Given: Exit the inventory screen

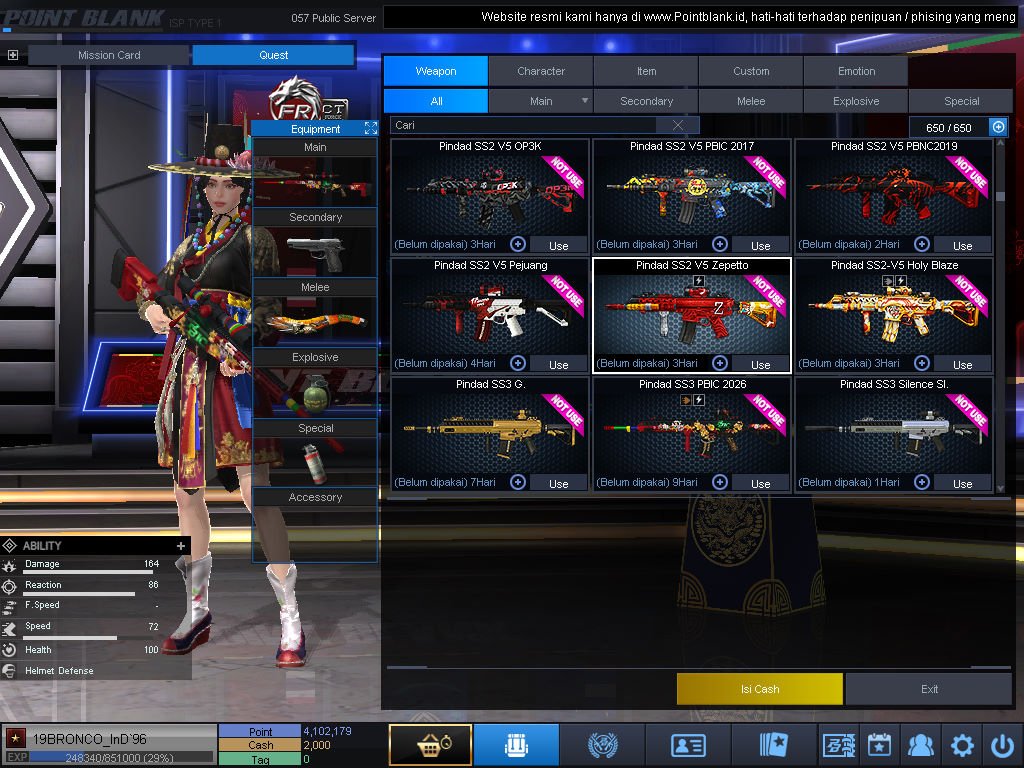Looking at the screenshot, I should point(930,689).
